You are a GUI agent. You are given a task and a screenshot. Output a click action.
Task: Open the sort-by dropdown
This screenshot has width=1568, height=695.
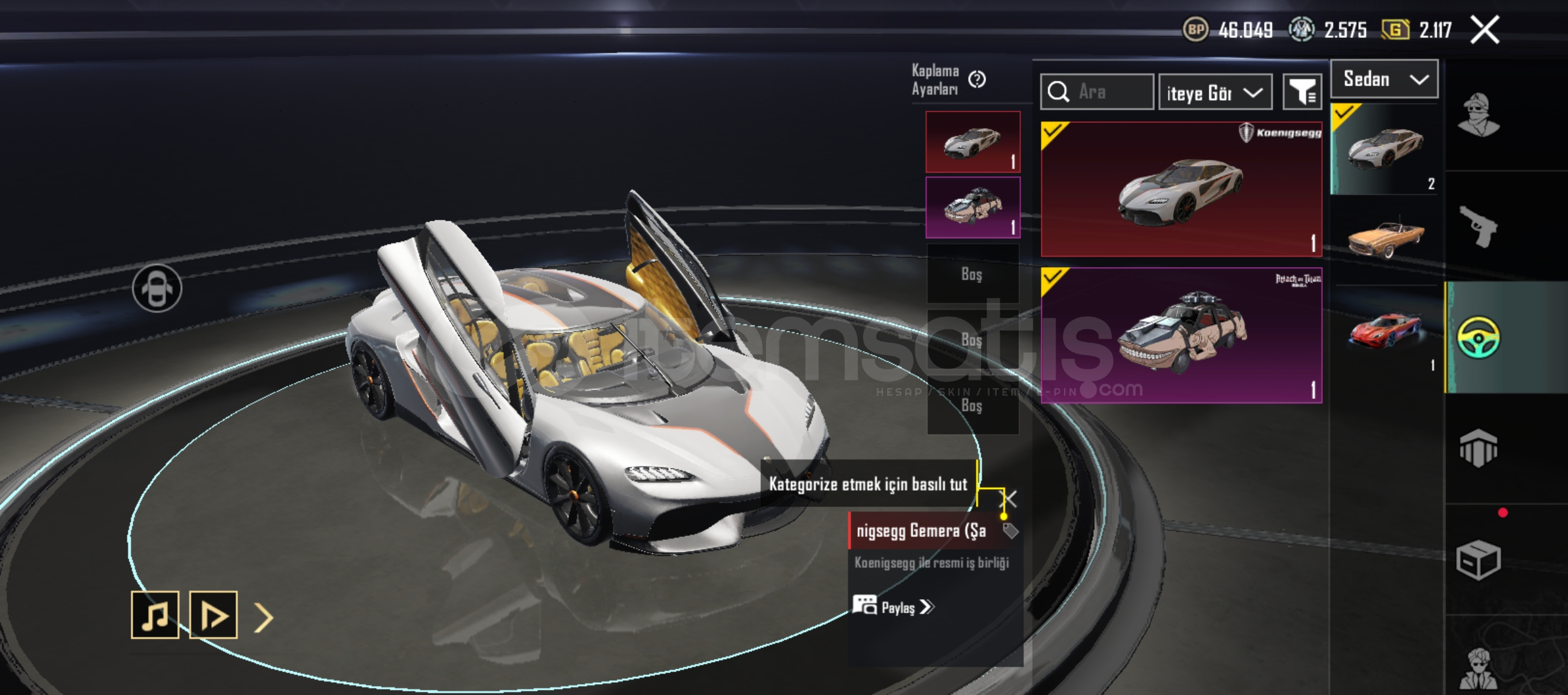coord(1215,93)
